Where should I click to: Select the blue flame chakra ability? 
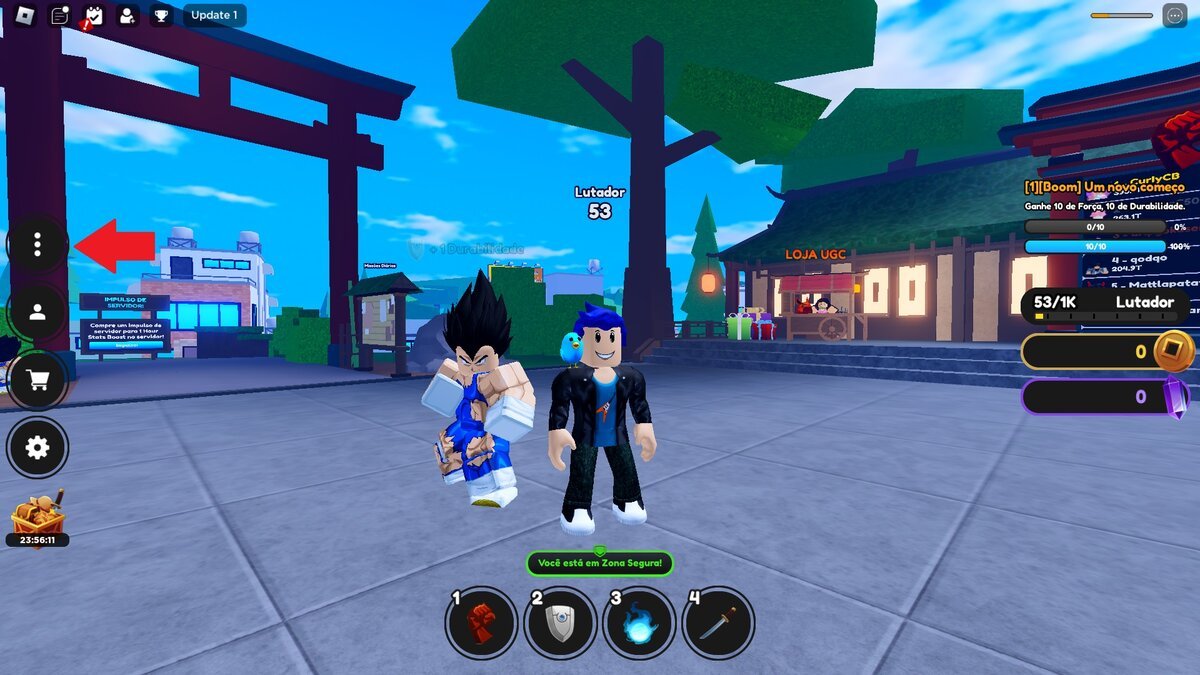(x=639, y=623)
